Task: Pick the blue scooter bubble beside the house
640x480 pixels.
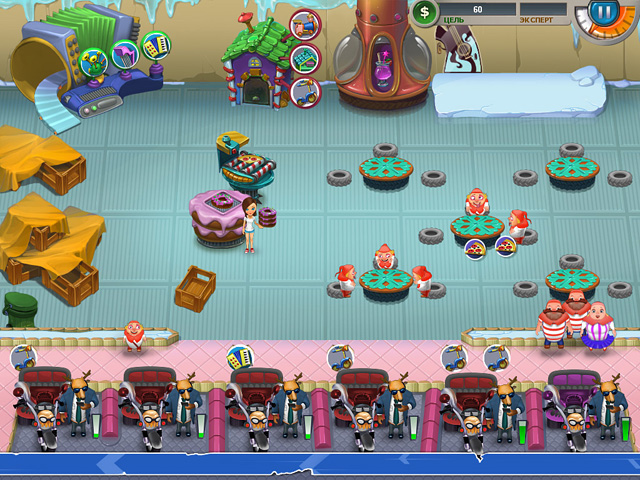Action: pos(303,93)
